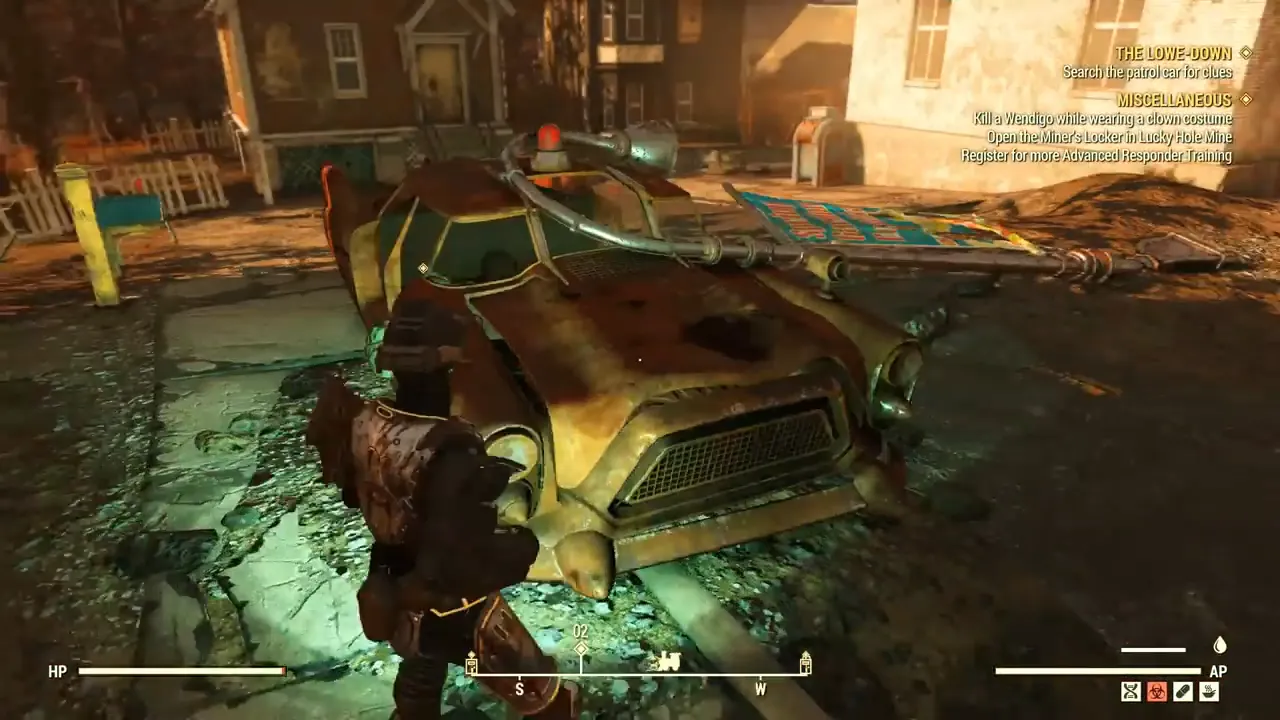Click the 'Search the patrol car for clues' objective
Image resolution: width=1280 pixels, height=720 pixels.
(1147, 72)
